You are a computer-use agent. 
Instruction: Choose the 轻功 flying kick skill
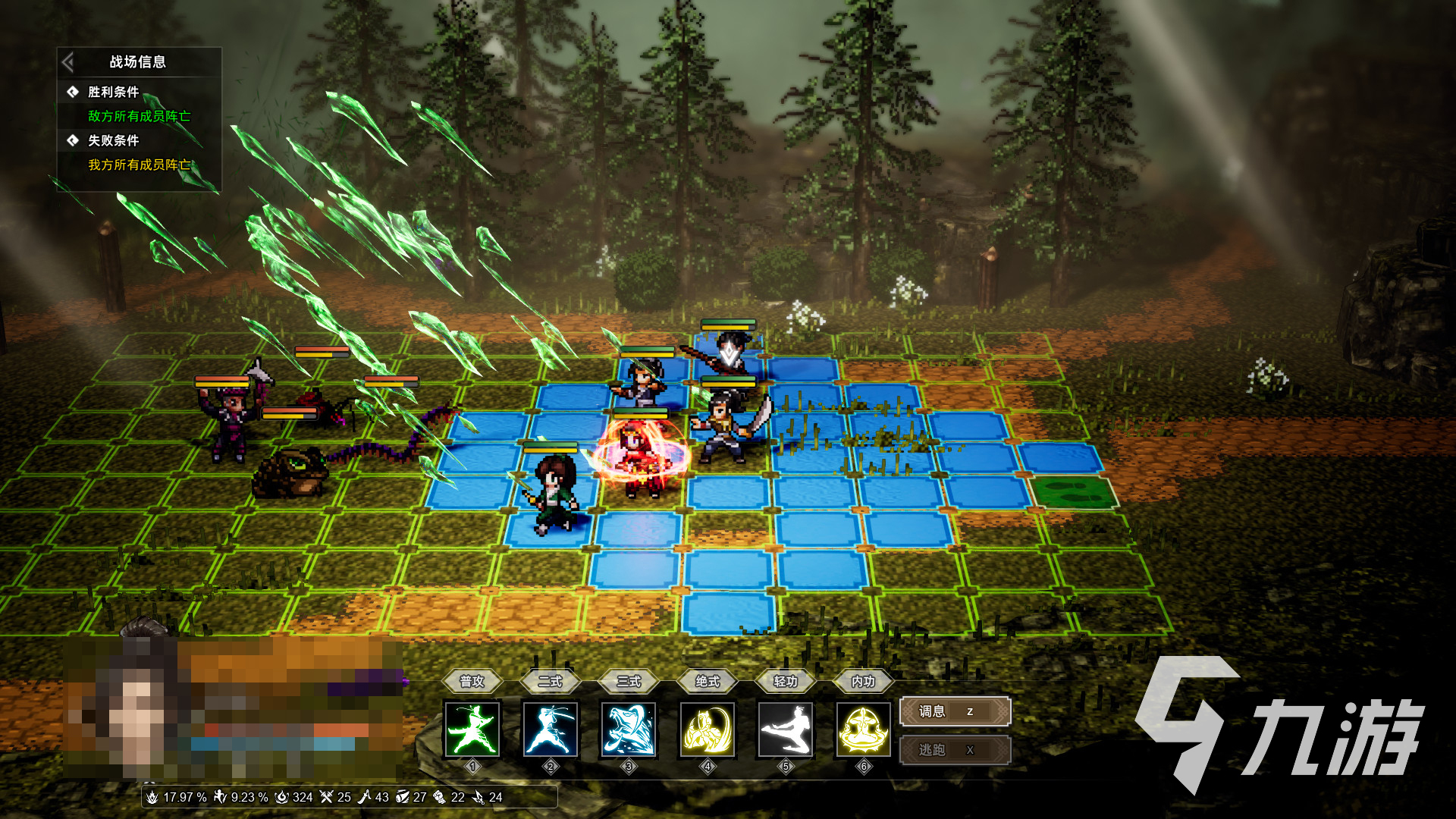(786, 730)
